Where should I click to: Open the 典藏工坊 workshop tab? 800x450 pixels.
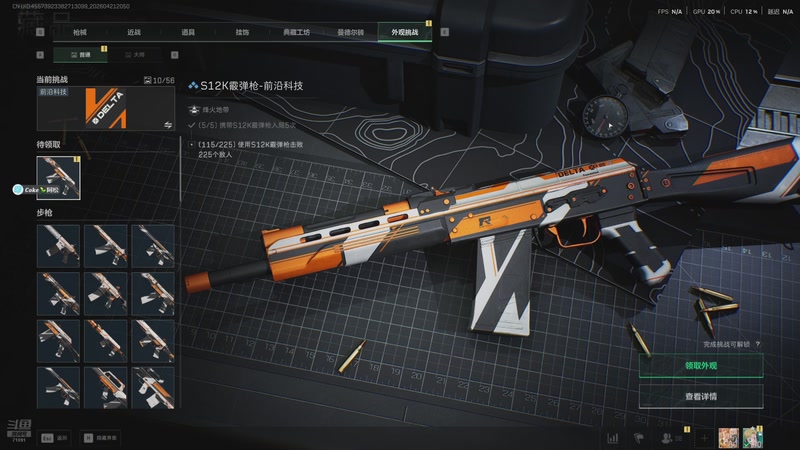(x=296, y=33)
